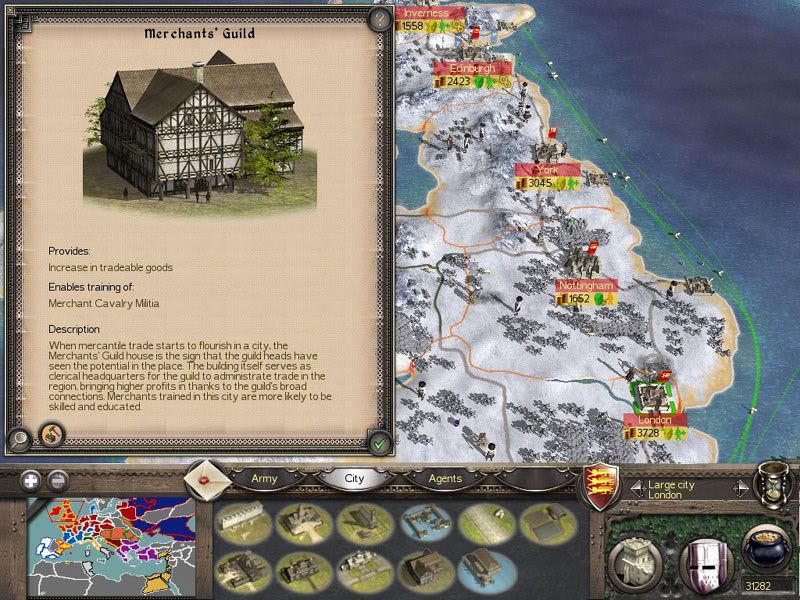Viewport: 800px width, 600px height.
Task: Open the sealed letter messages icon
Action: coord(206,479)
